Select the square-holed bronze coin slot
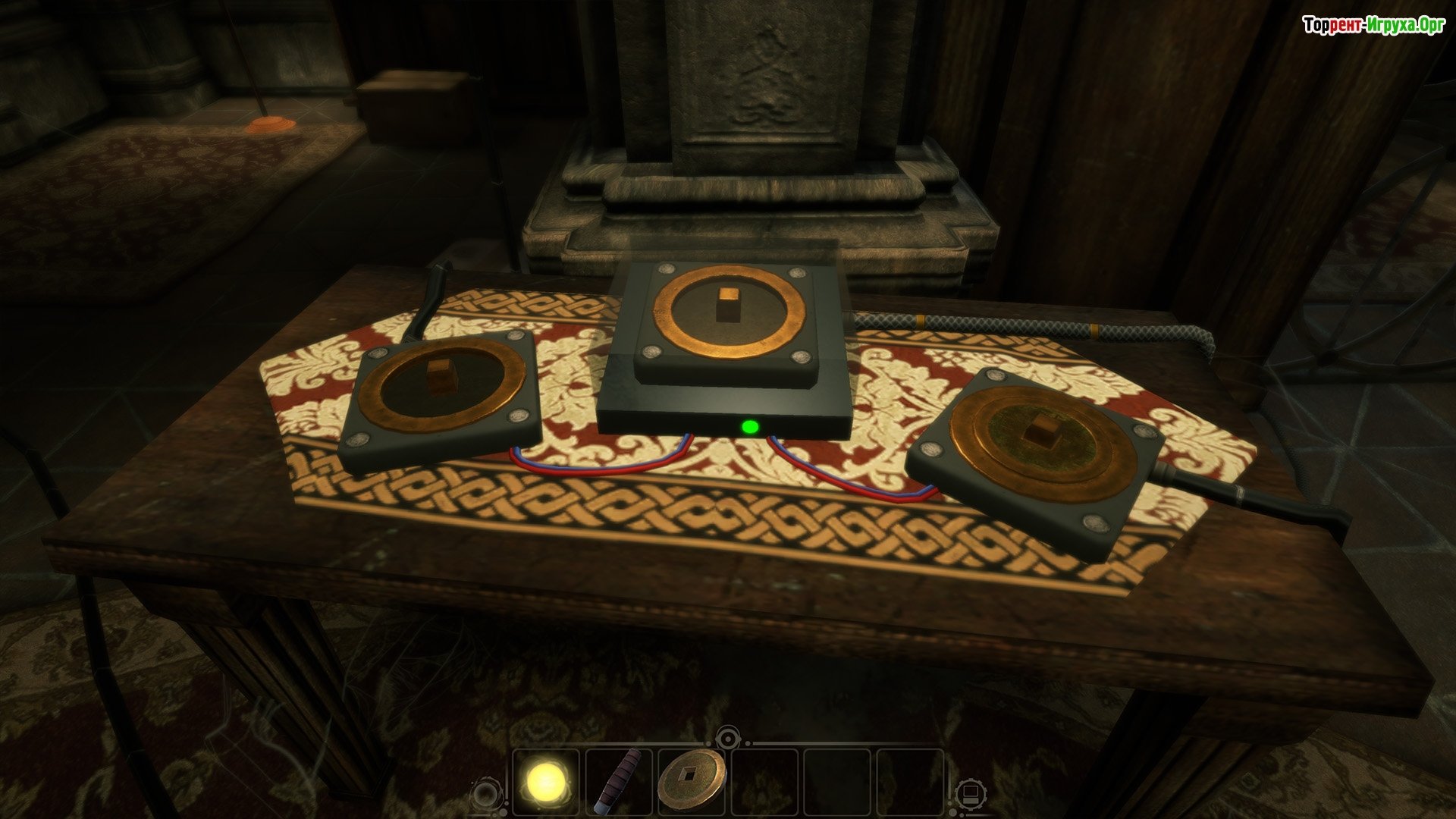The height and width of the screenshot is (819, 1456). pyautogui.click(x=690, y=780)
